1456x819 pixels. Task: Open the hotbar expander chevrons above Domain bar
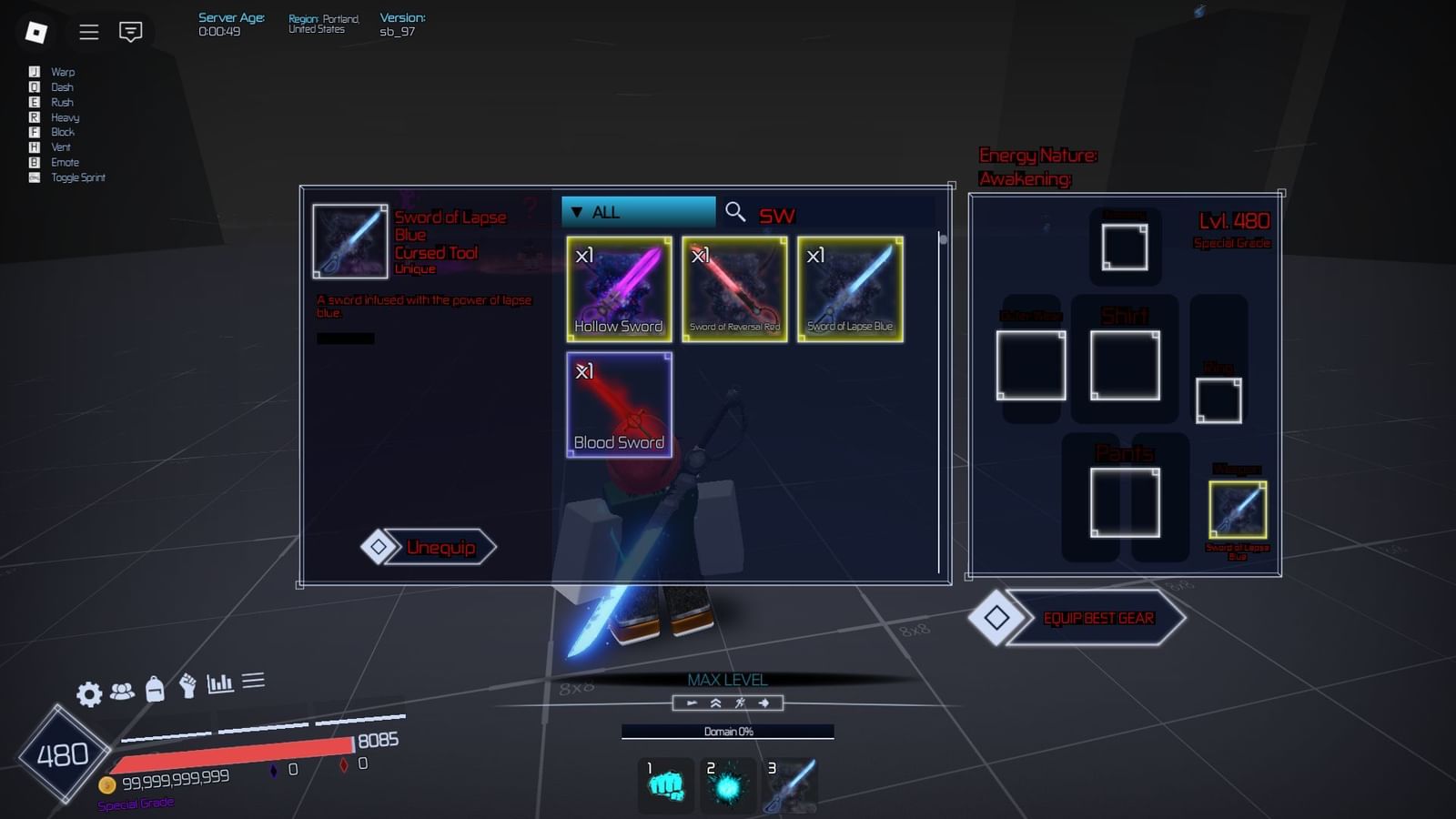click(715, 703)
